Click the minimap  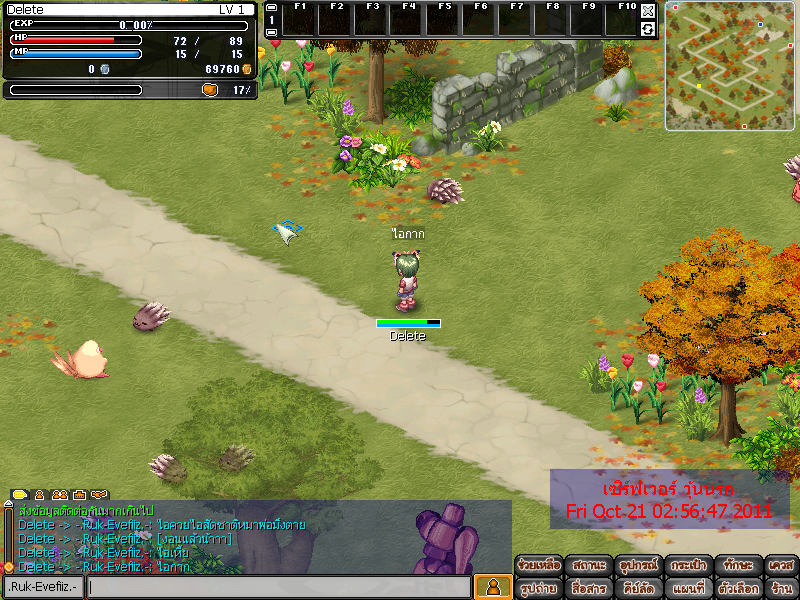pos(730,66)
